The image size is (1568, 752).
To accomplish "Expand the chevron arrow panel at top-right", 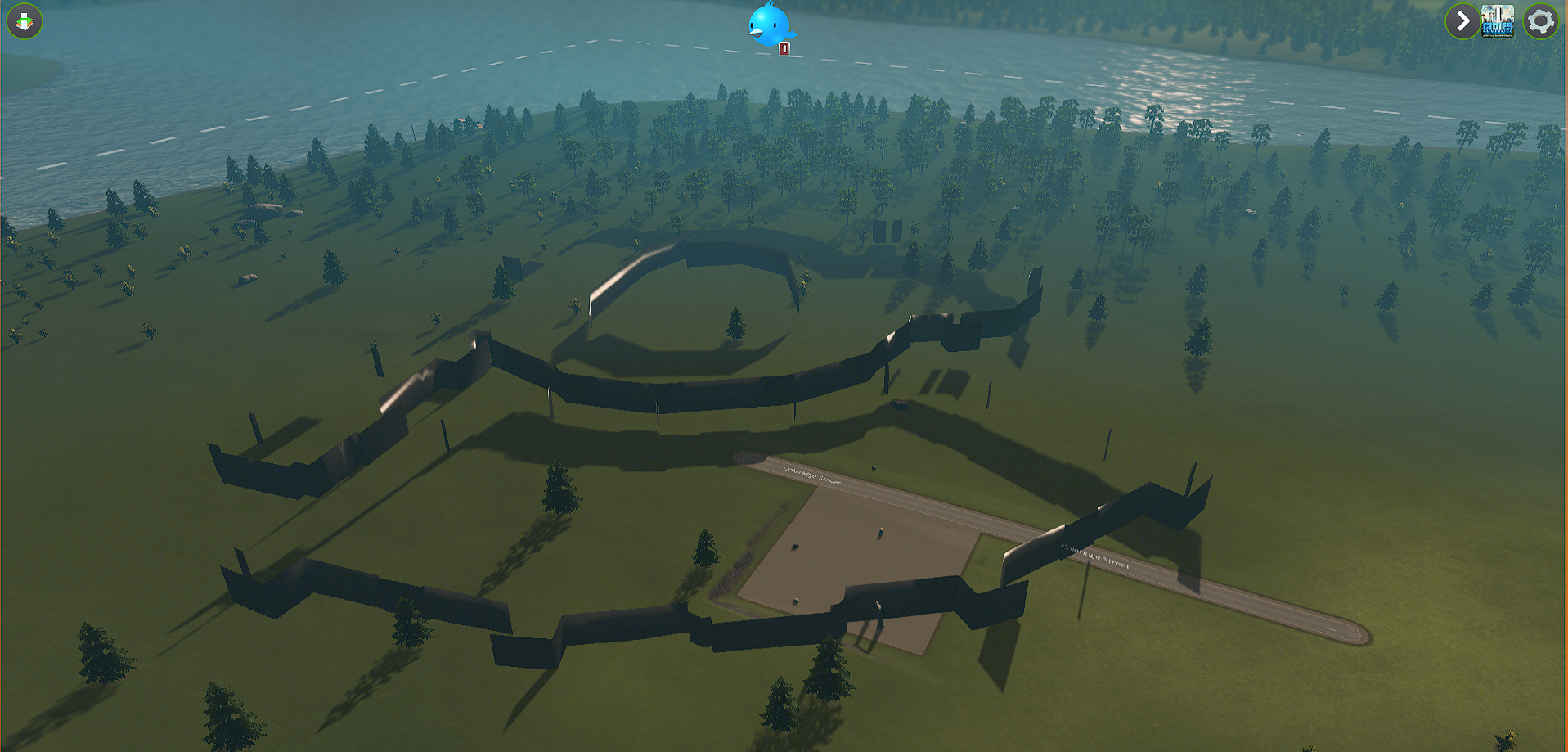I will pyautogui.click(x=1462, y=20).
